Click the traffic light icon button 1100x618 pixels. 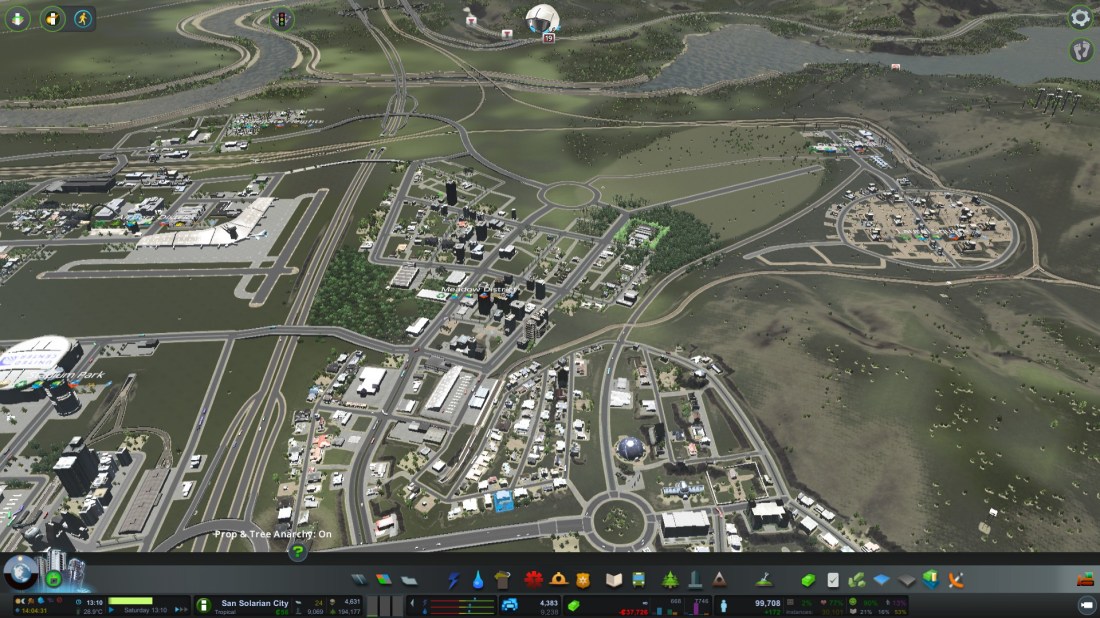[282, 18]
